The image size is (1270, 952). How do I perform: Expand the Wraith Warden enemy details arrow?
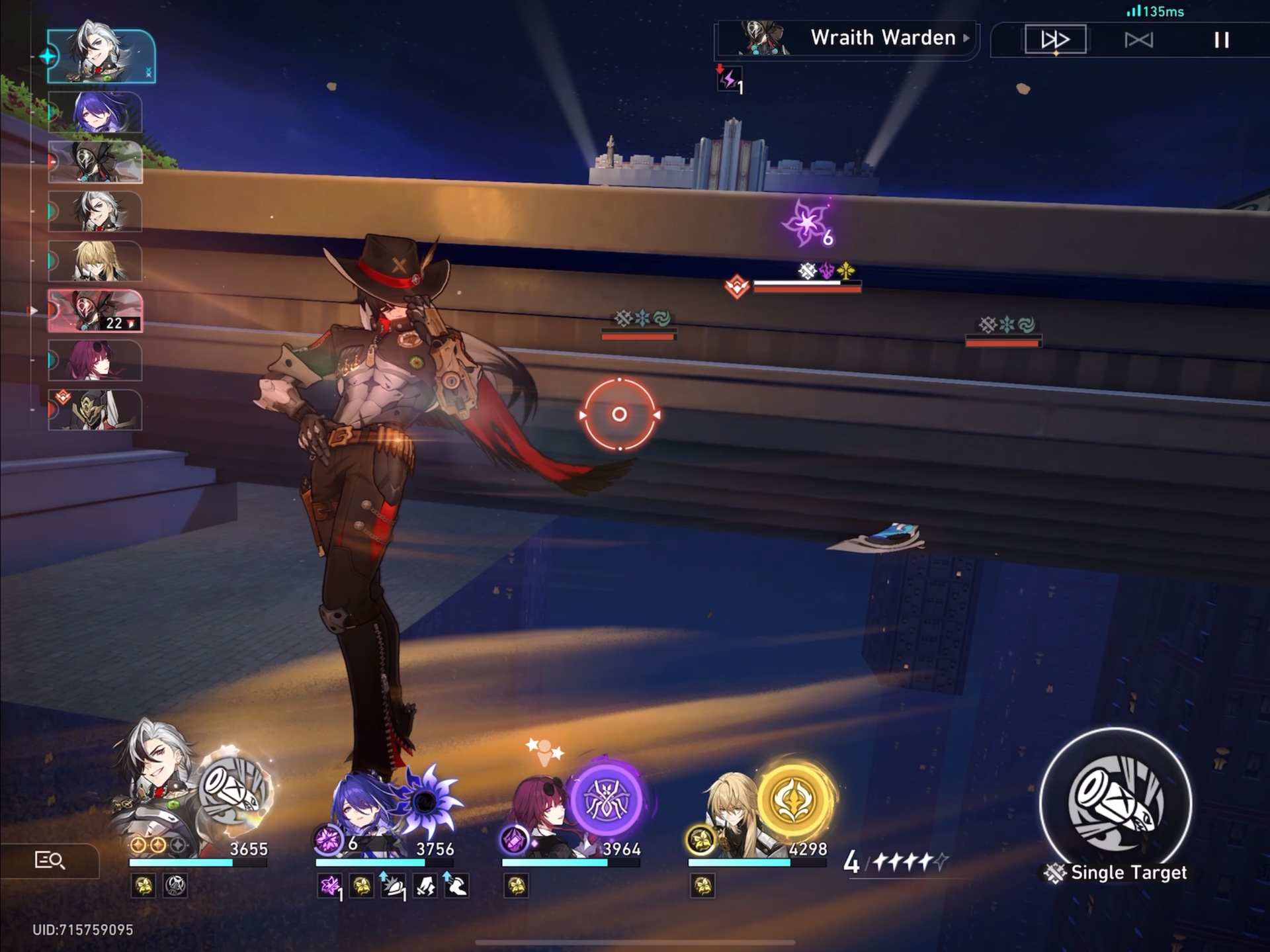(965, 38)
